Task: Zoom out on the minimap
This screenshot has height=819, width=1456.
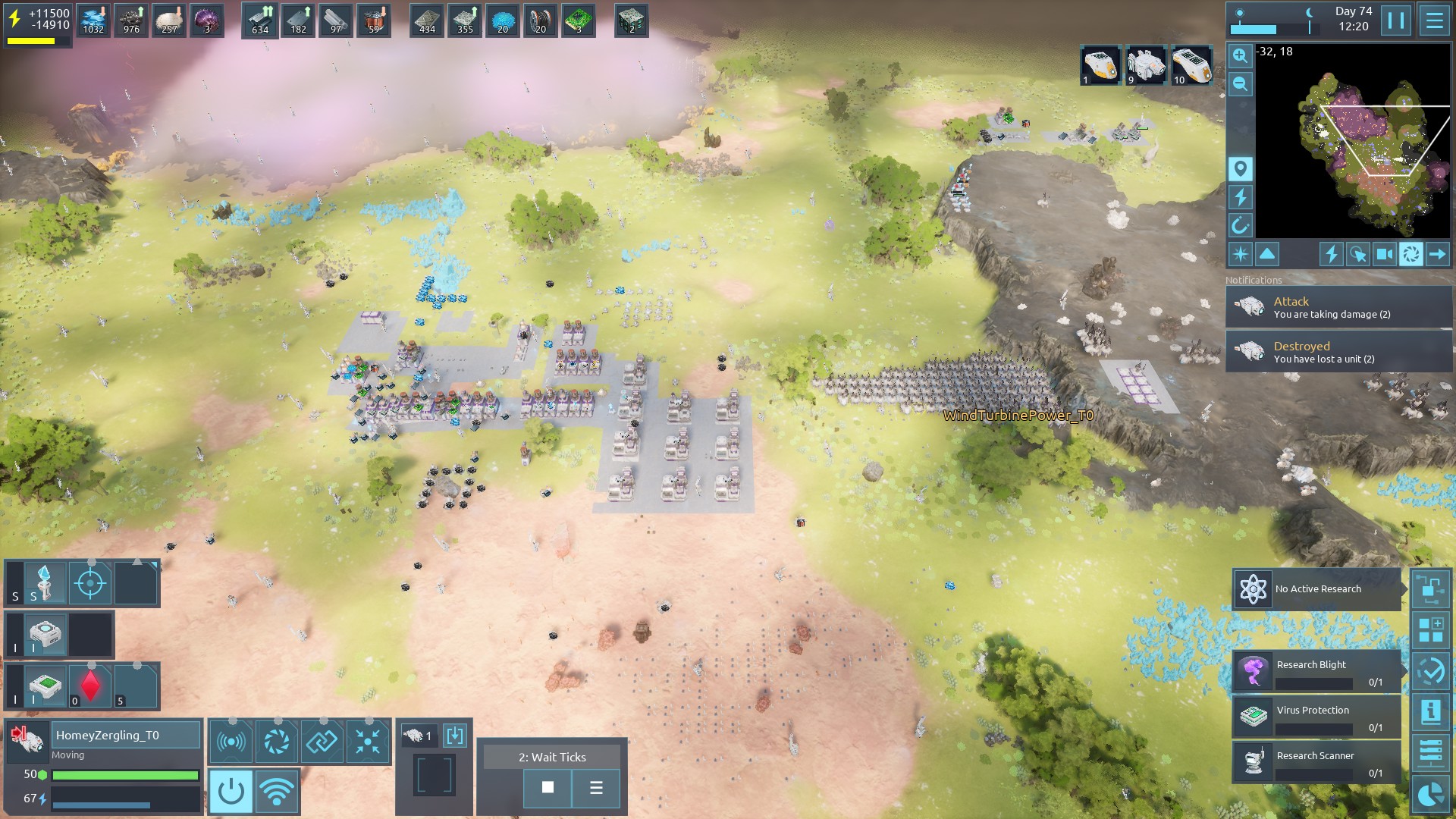Action: click(1240, 83)
